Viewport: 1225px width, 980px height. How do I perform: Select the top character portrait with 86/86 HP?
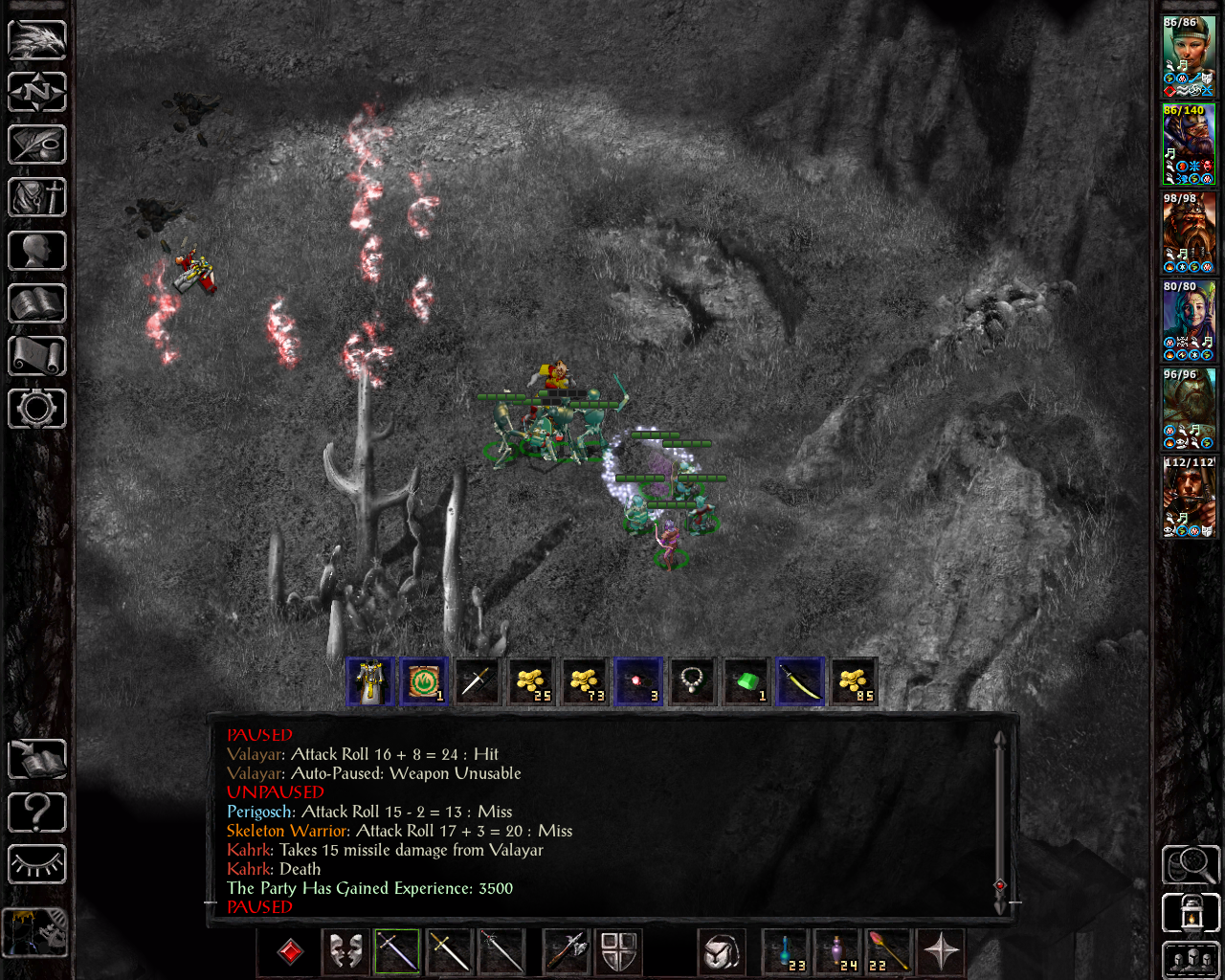coord(1189,56)
